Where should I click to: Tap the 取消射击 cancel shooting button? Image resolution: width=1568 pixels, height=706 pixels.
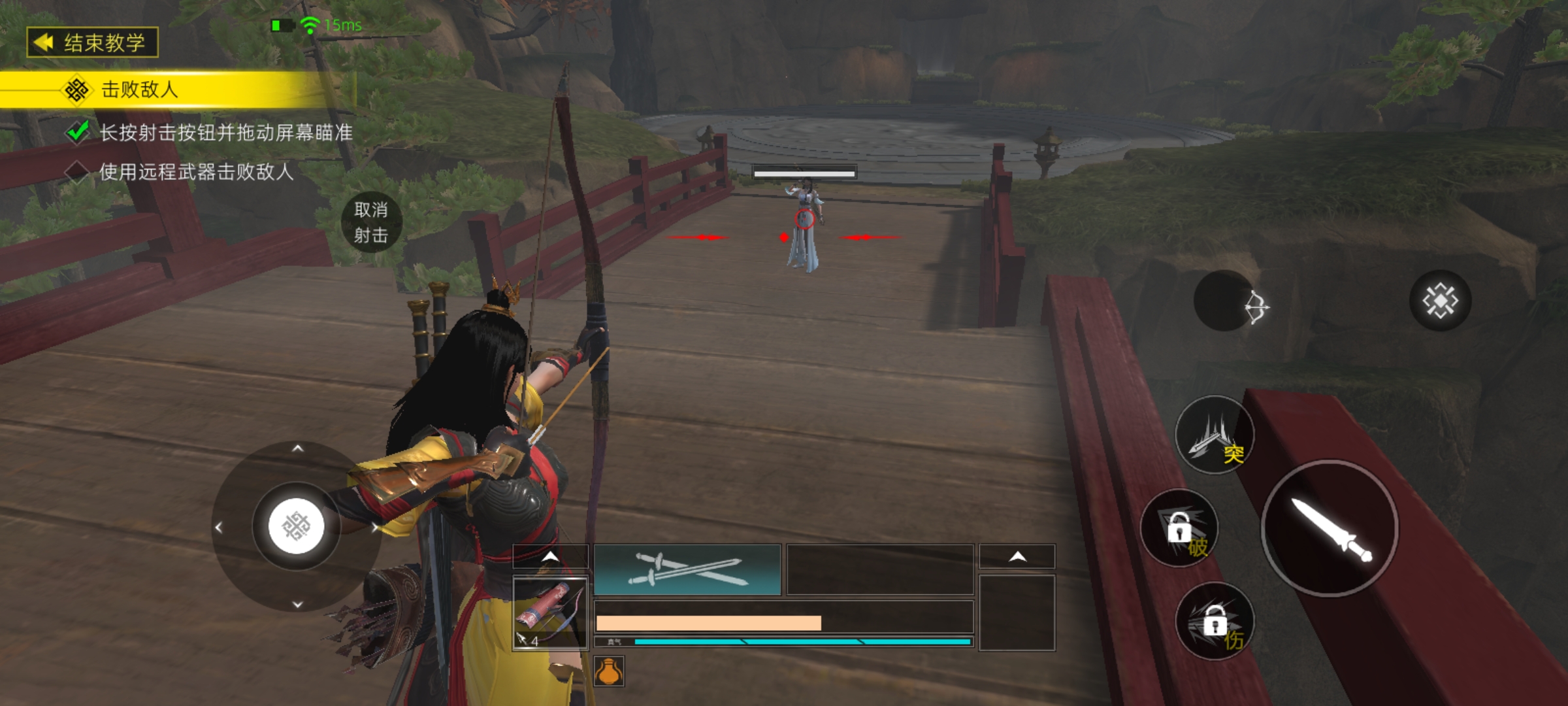[x=371, y=222]
